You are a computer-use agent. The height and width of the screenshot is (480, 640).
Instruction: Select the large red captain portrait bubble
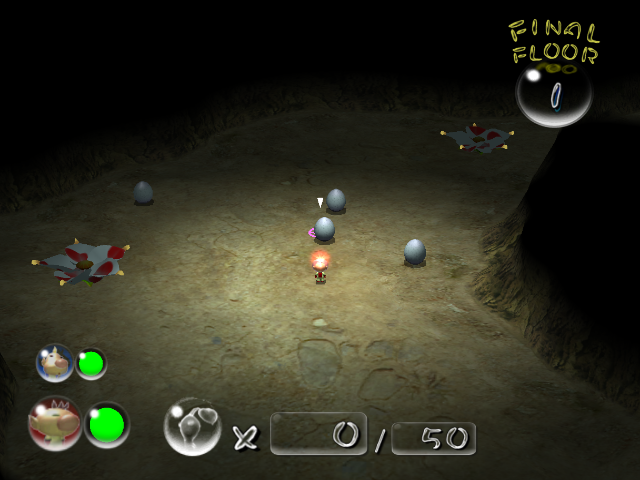(55, 424)
